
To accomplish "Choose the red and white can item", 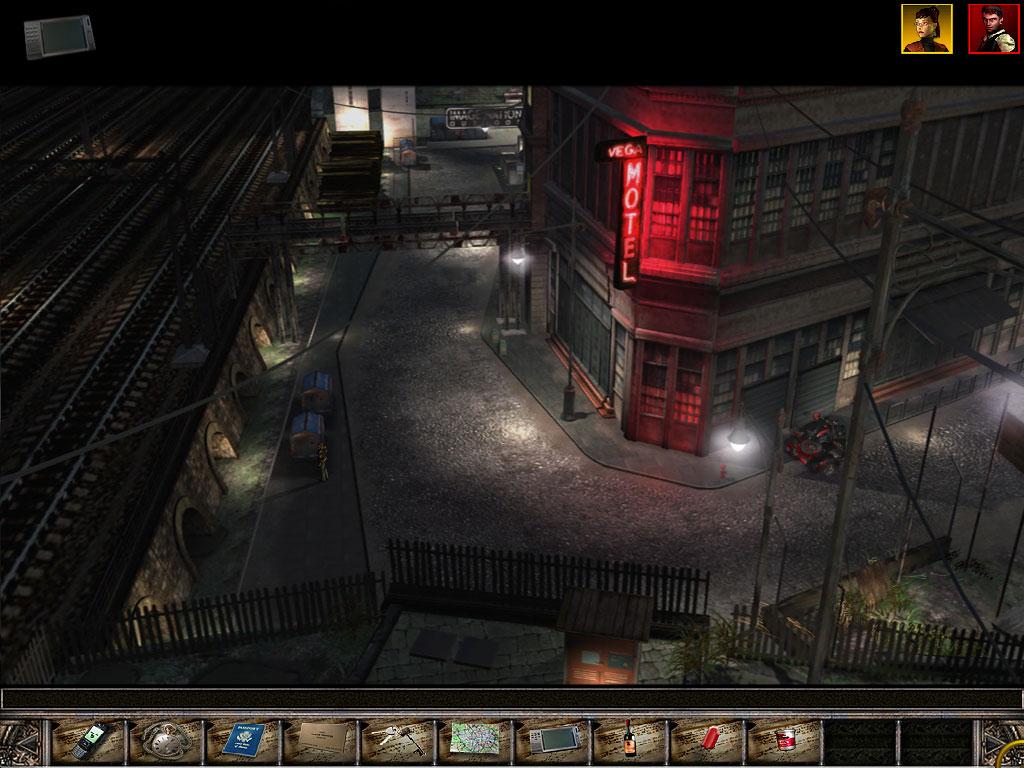I will pos(784,741).
